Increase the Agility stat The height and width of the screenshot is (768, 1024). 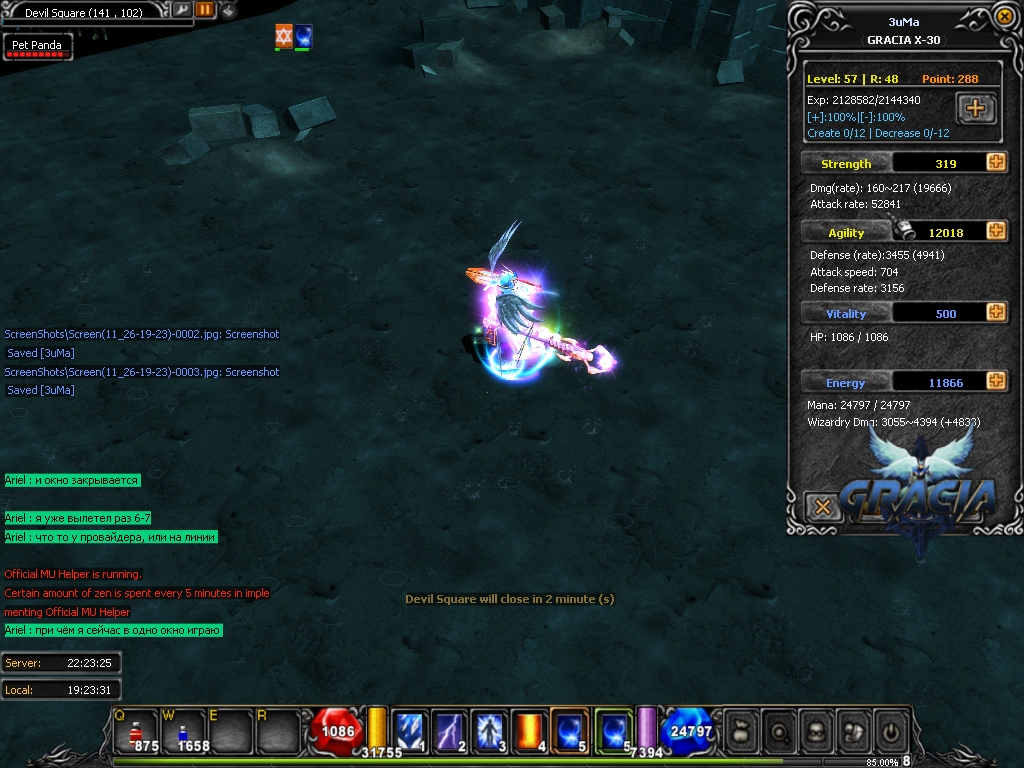click(996, 232)
